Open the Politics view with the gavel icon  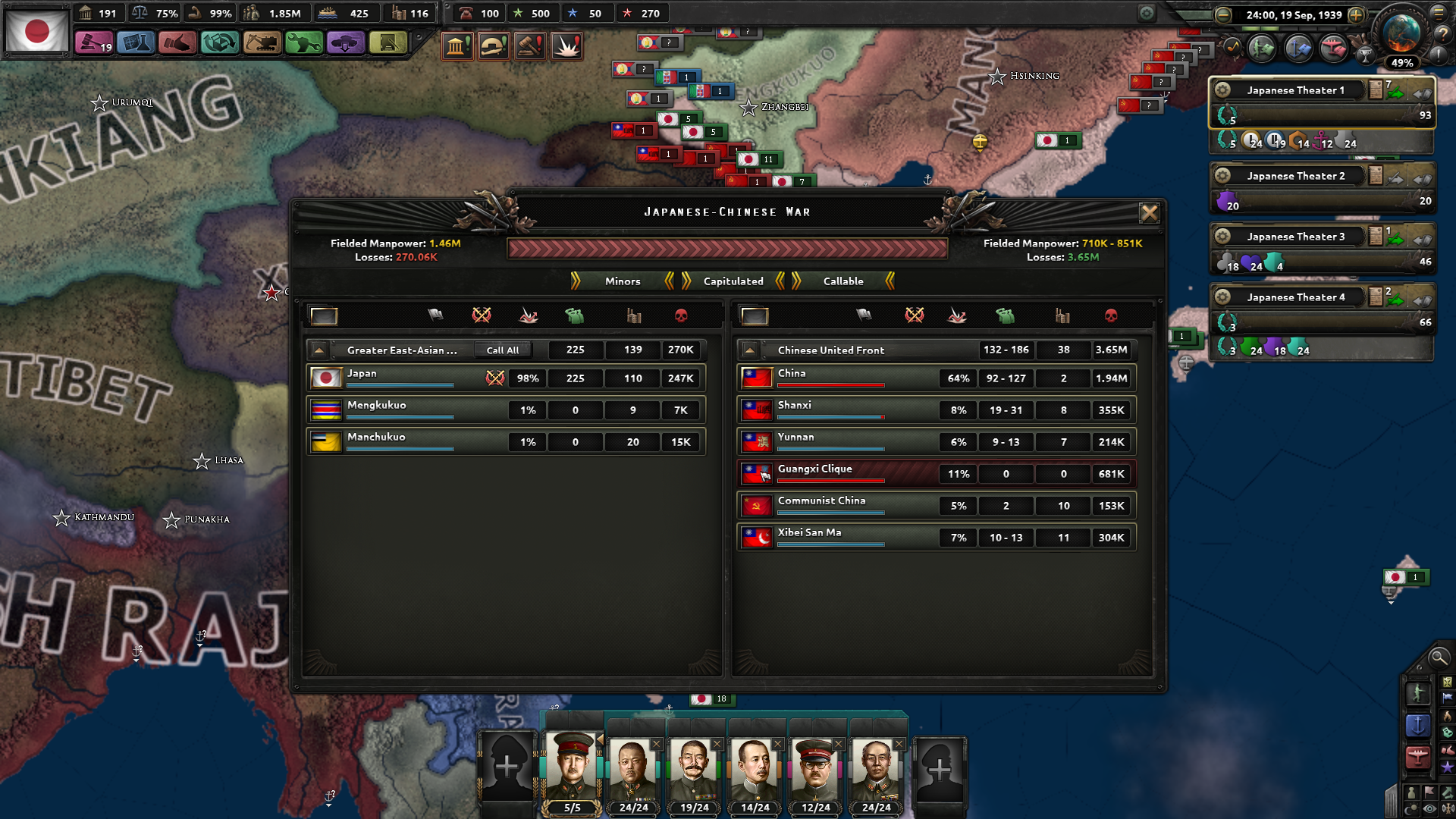94,43
